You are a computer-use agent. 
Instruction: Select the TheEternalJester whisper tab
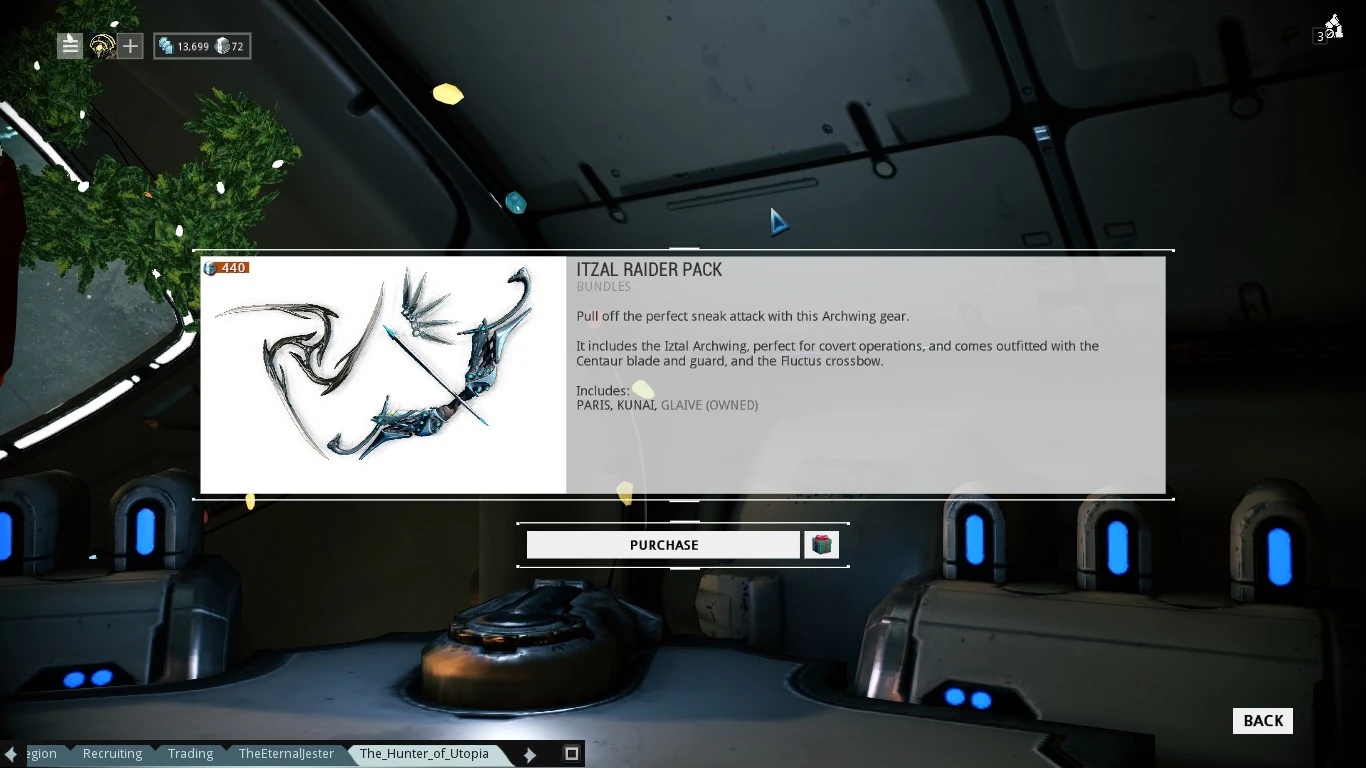(x=286, y=754)
